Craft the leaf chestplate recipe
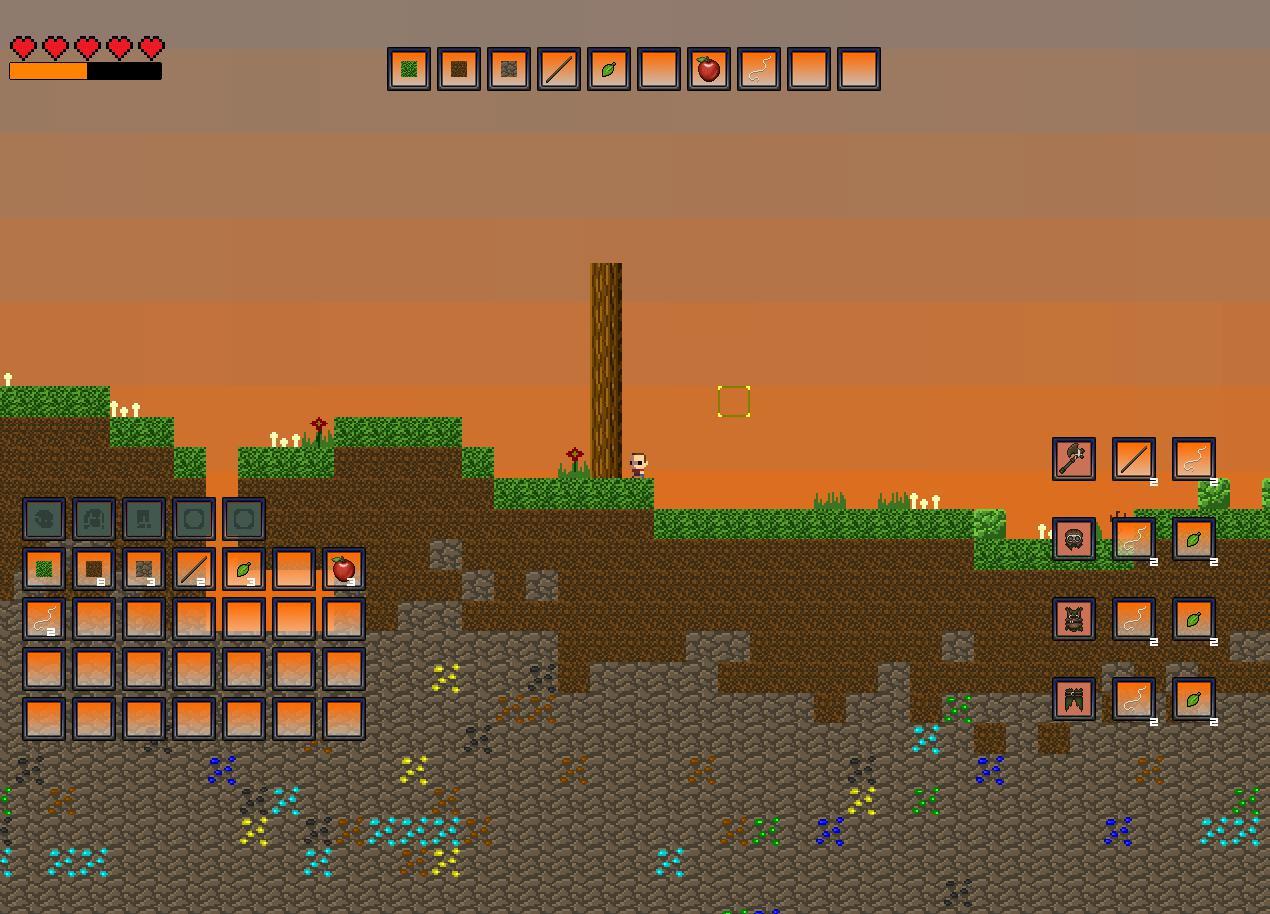The width and height of the screenshot is (1270, 914). (1074, 619)
